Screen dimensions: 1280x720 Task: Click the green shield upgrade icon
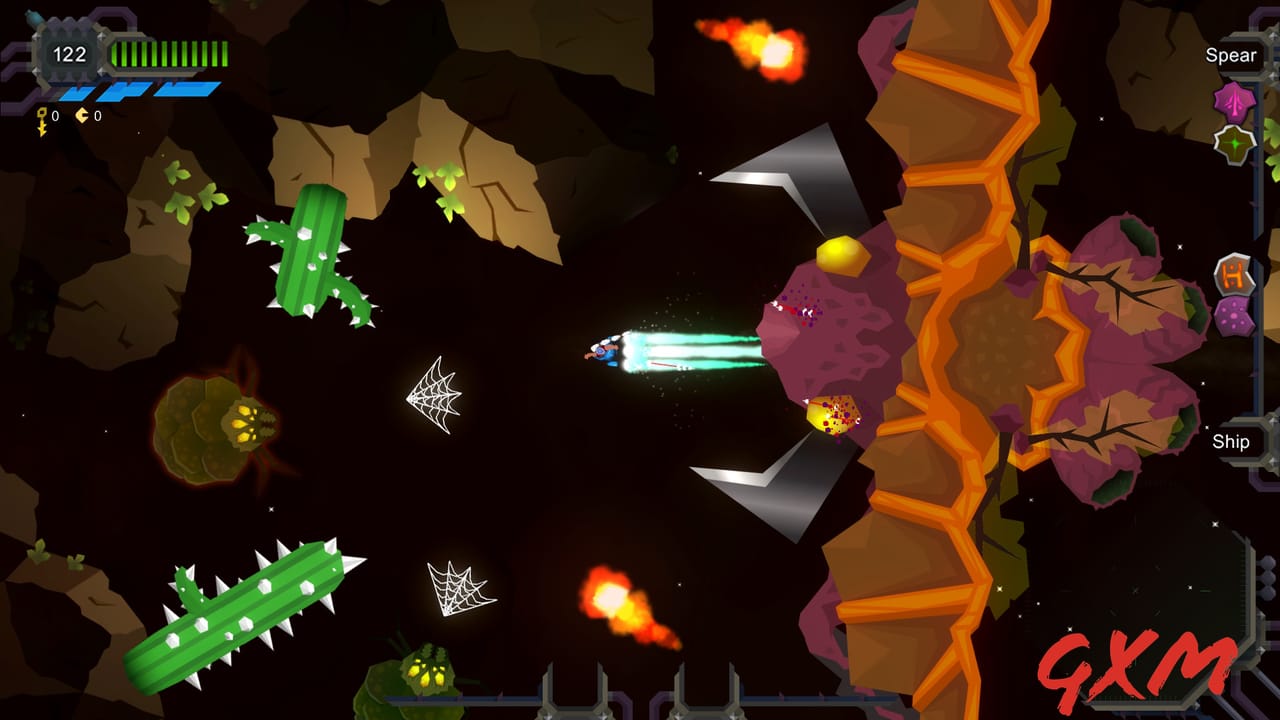[x=1233, y=144]
